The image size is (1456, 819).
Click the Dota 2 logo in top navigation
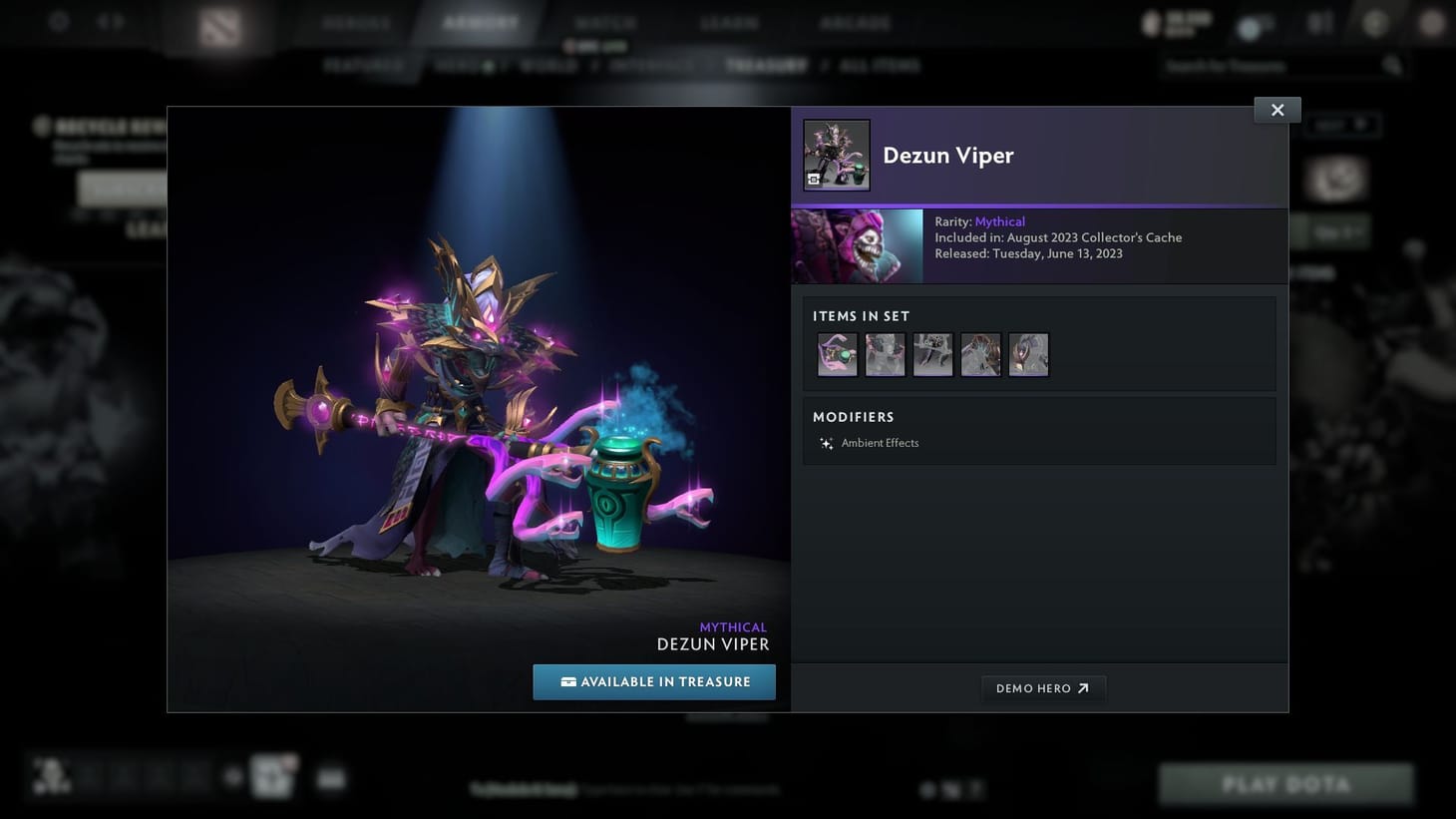[220, 27]
